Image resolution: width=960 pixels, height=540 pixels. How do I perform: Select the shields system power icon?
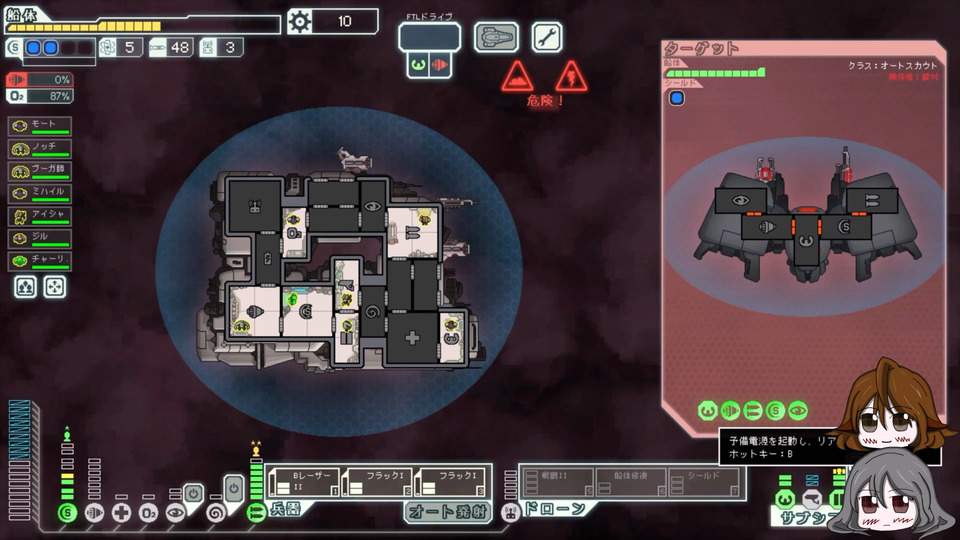tap(67, 513)
